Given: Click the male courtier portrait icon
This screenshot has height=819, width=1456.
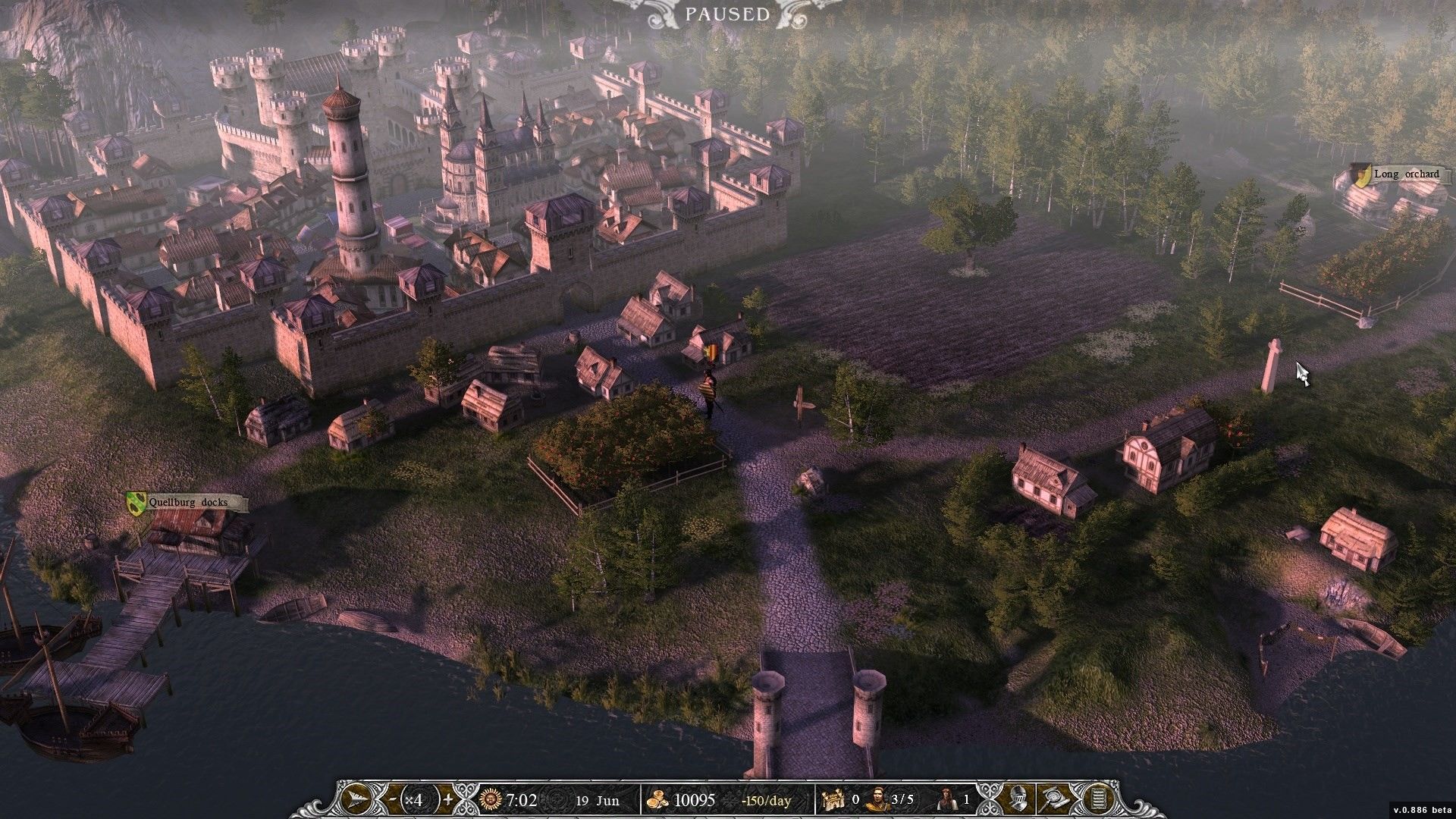Looking at the screenshot, I should click(877, 799).
